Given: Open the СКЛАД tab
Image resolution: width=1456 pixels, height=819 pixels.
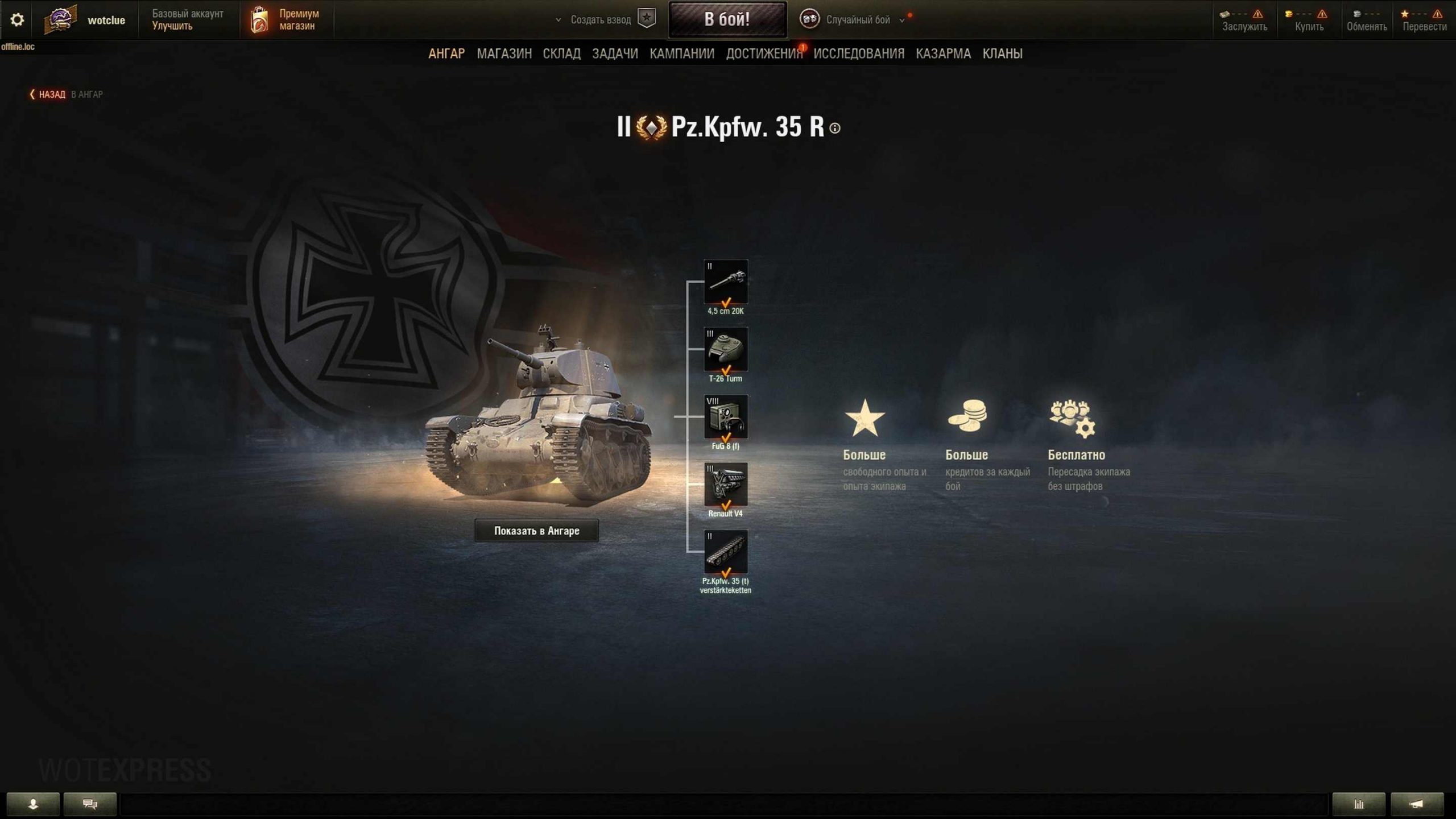Looking at the screenshot, I should point(561,53).
